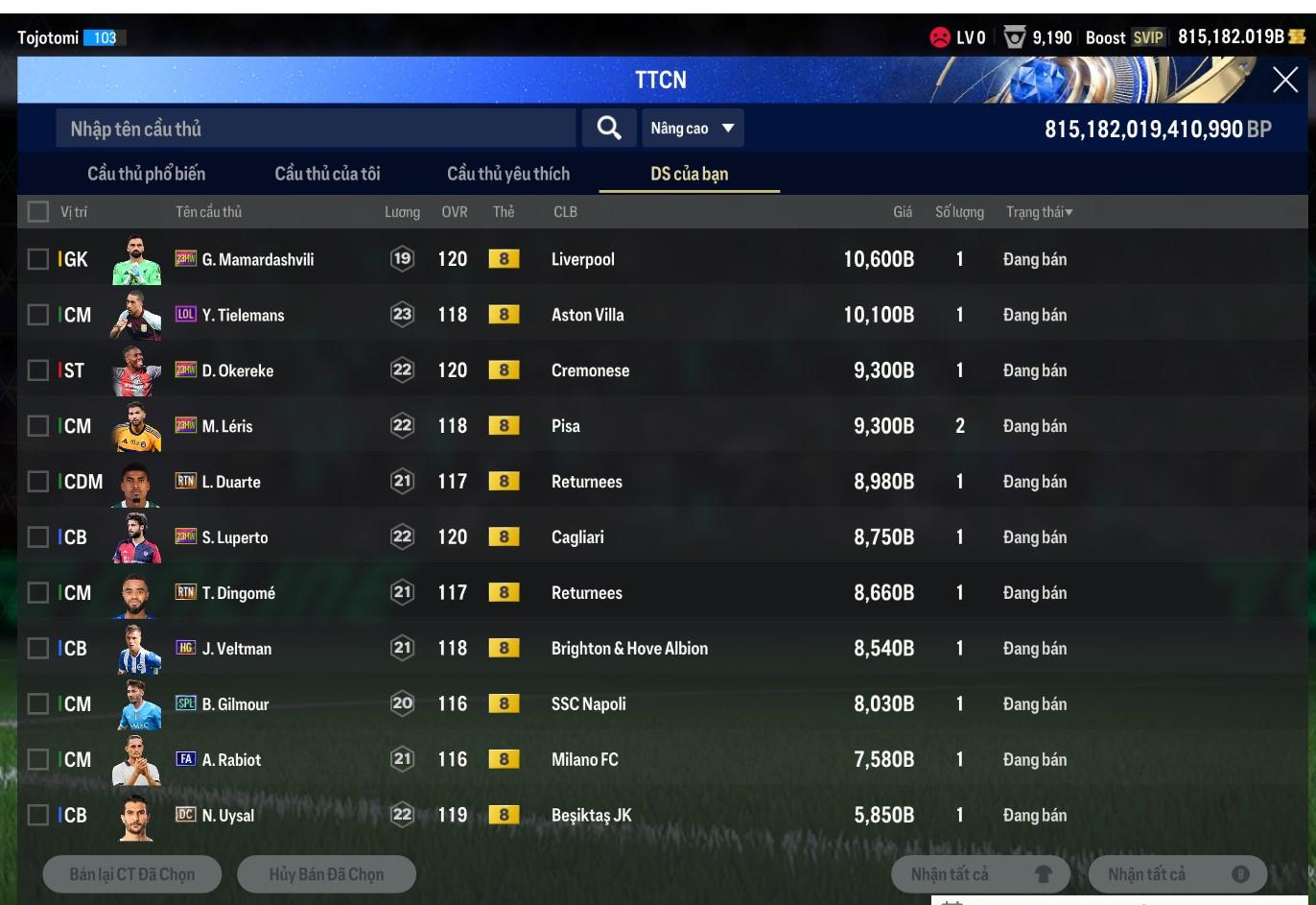Open the Cầu thủ của tôi tab
The width and height of the screenshot is (1316, 905).
[x=327, y=174]
